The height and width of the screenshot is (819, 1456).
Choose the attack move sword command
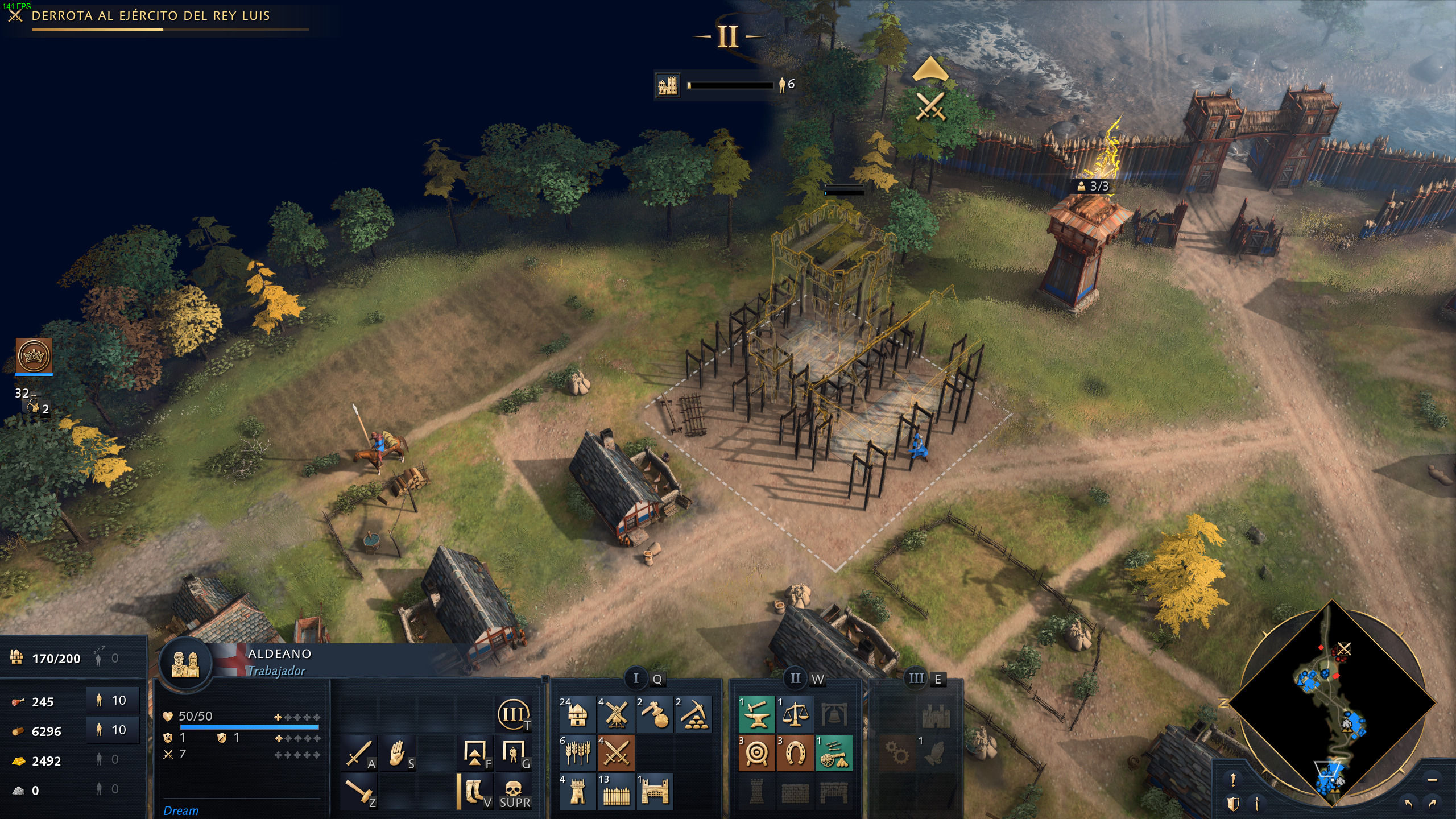(x=359, y=753)
